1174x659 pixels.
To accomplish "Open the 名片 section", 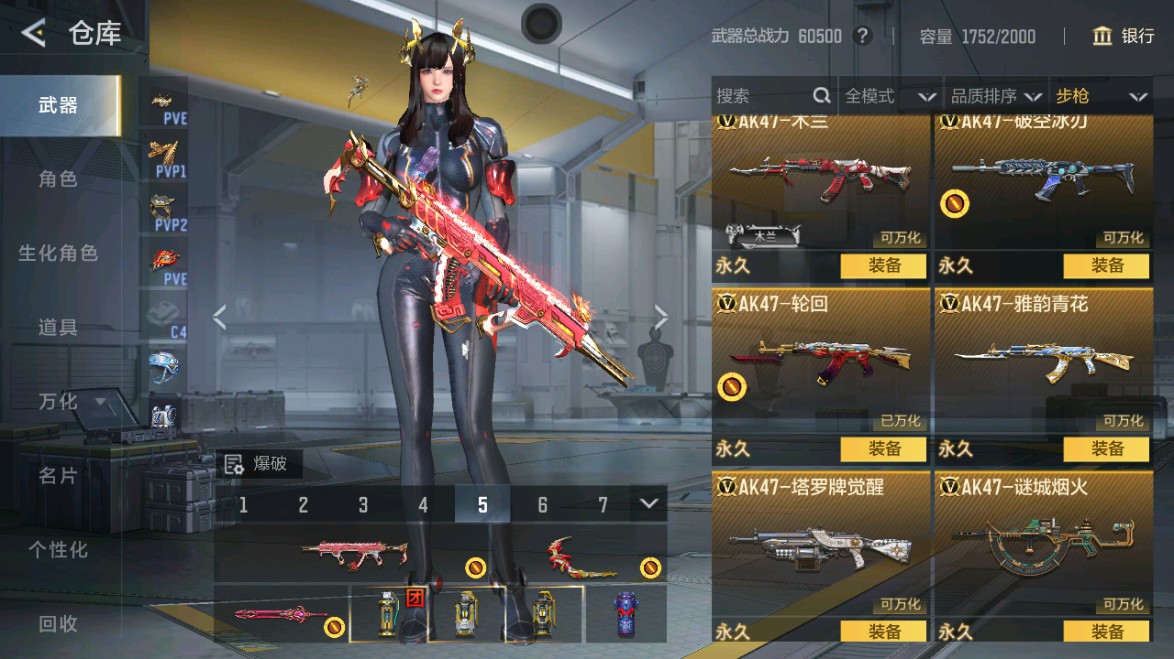I will [x=58, y=475].
